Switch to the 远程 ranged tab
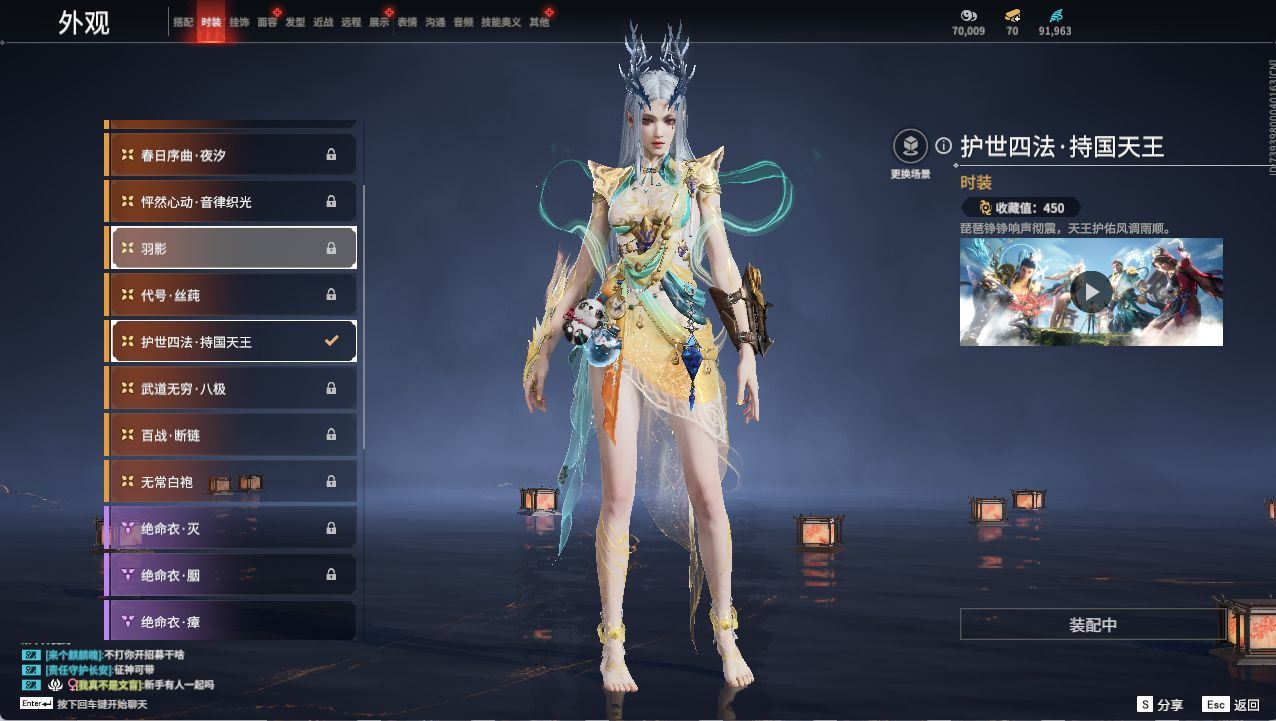Viewport: 1276px width, 721px height. coord(351,22)
